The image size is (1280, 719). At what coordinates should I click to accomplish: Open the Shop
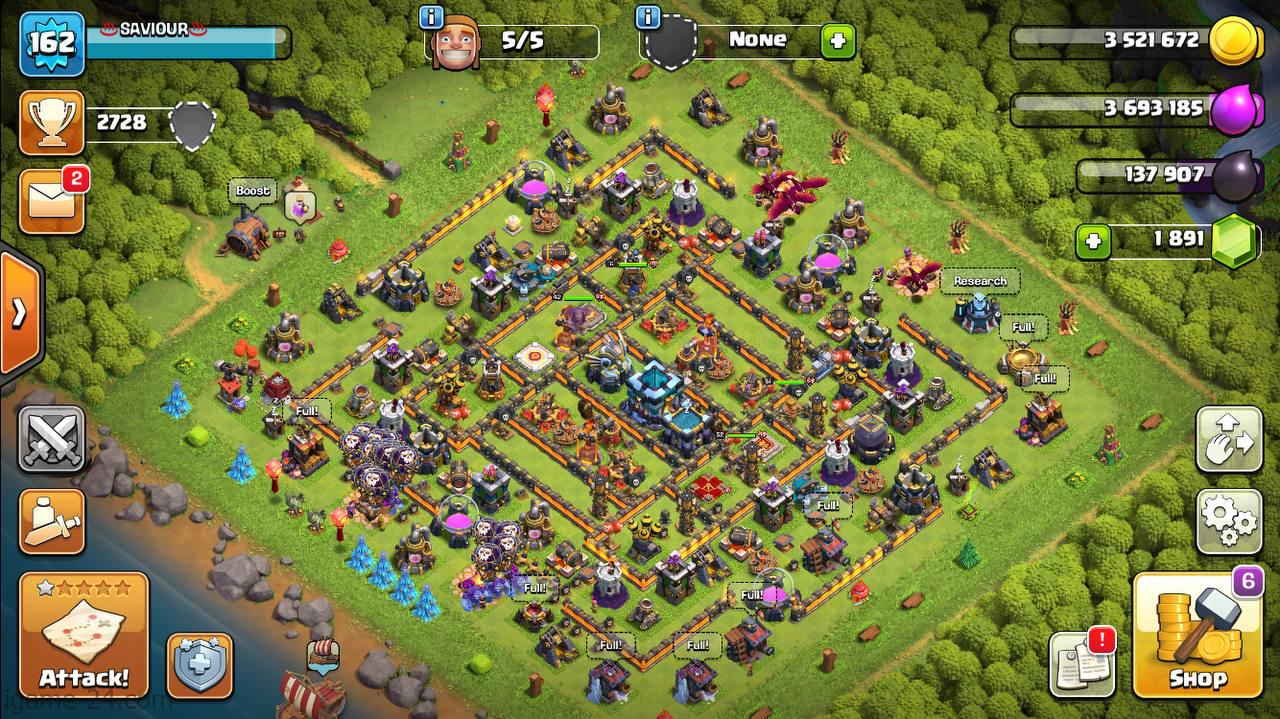pos(1197,636)
